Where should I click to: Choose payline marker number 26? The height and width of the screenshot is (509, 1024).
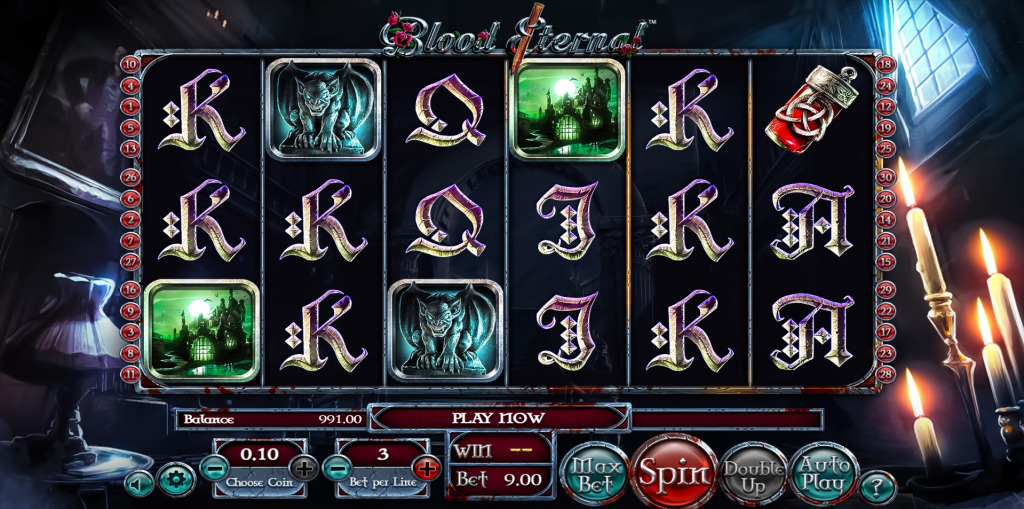(130, 176)
